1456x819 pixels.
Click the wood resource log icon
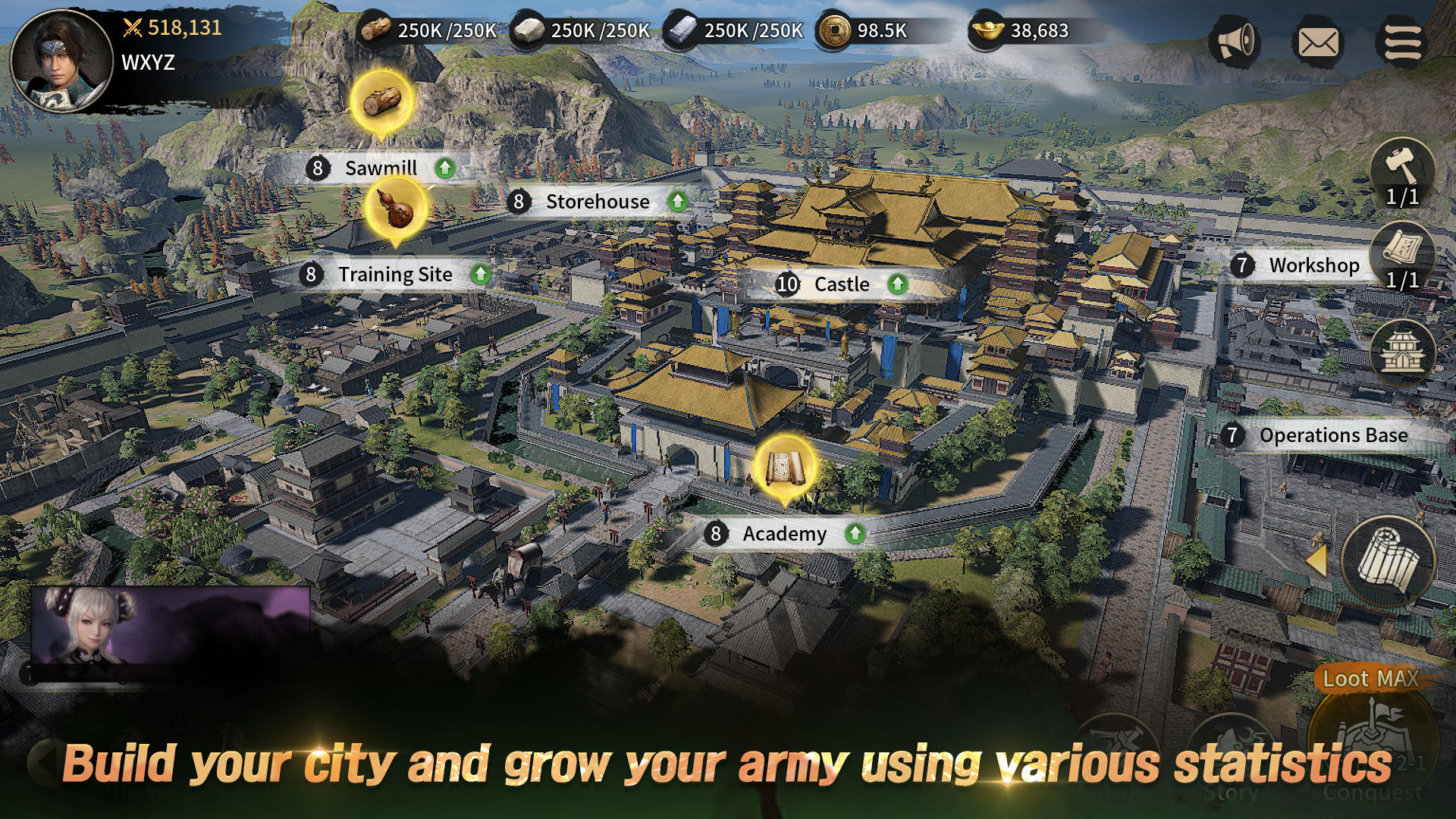click(377, 30)
